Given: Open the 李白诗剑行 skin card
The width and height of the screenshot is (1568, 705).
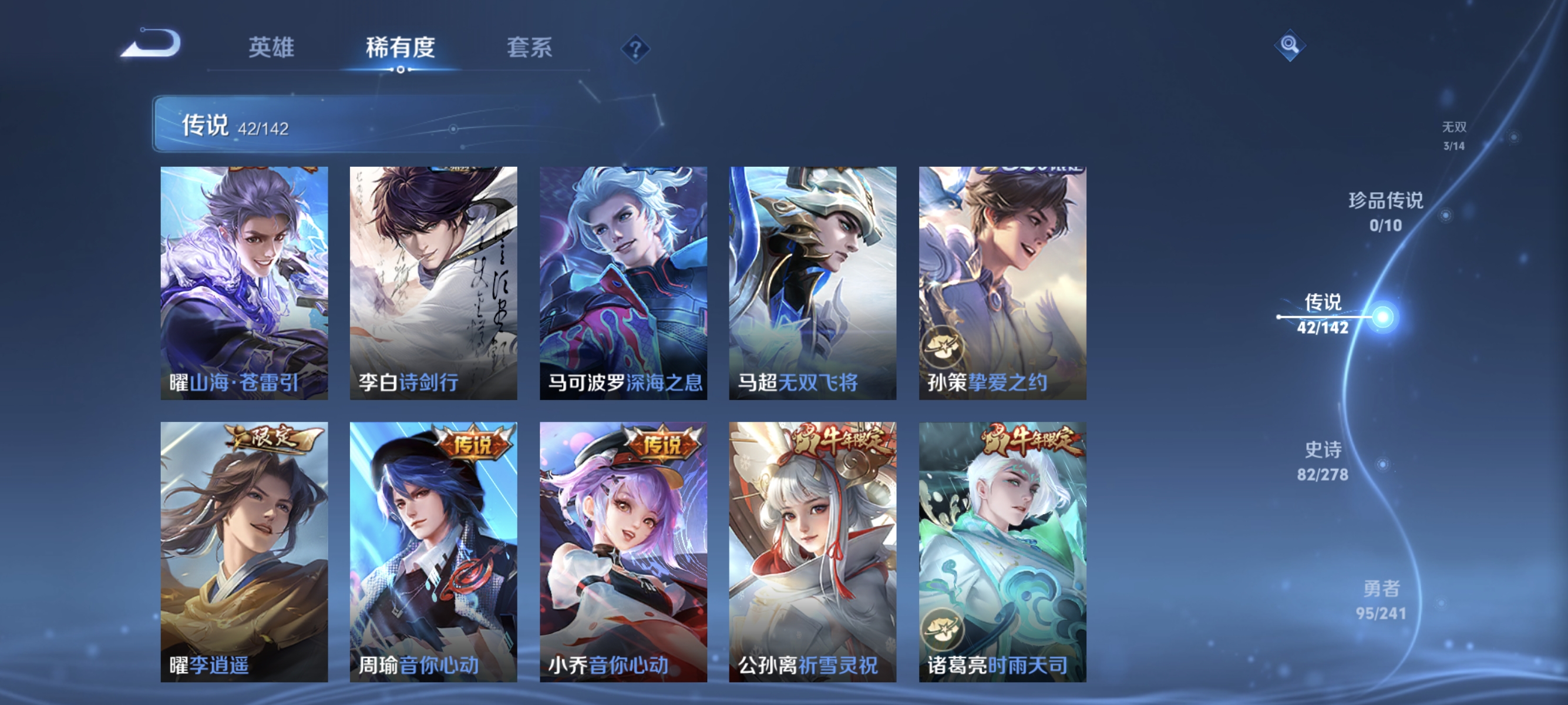Looking at the screenshot, I should (433, 280).
